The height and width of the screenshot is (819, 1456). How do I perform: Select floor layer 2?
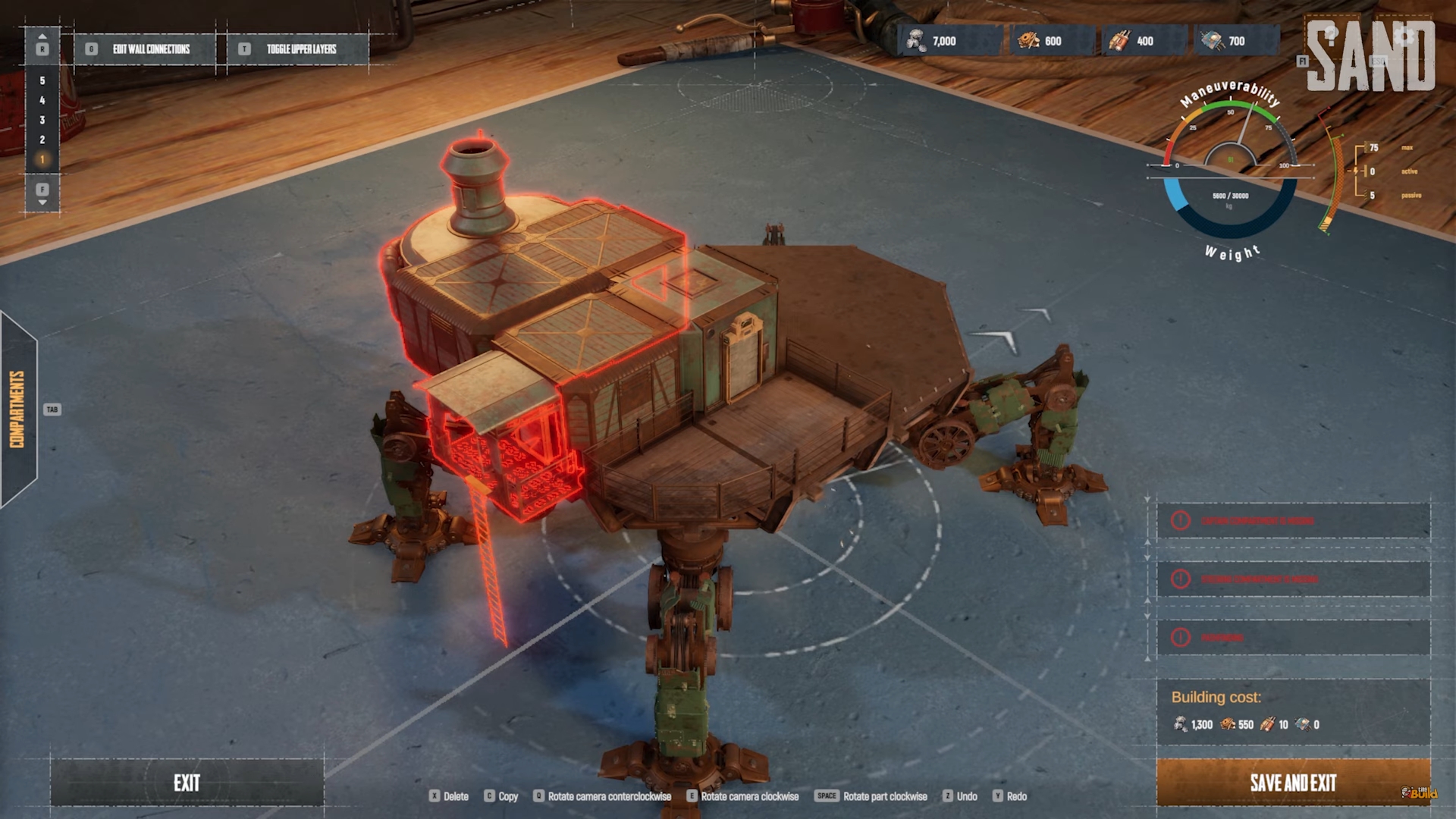pos(42,140)
